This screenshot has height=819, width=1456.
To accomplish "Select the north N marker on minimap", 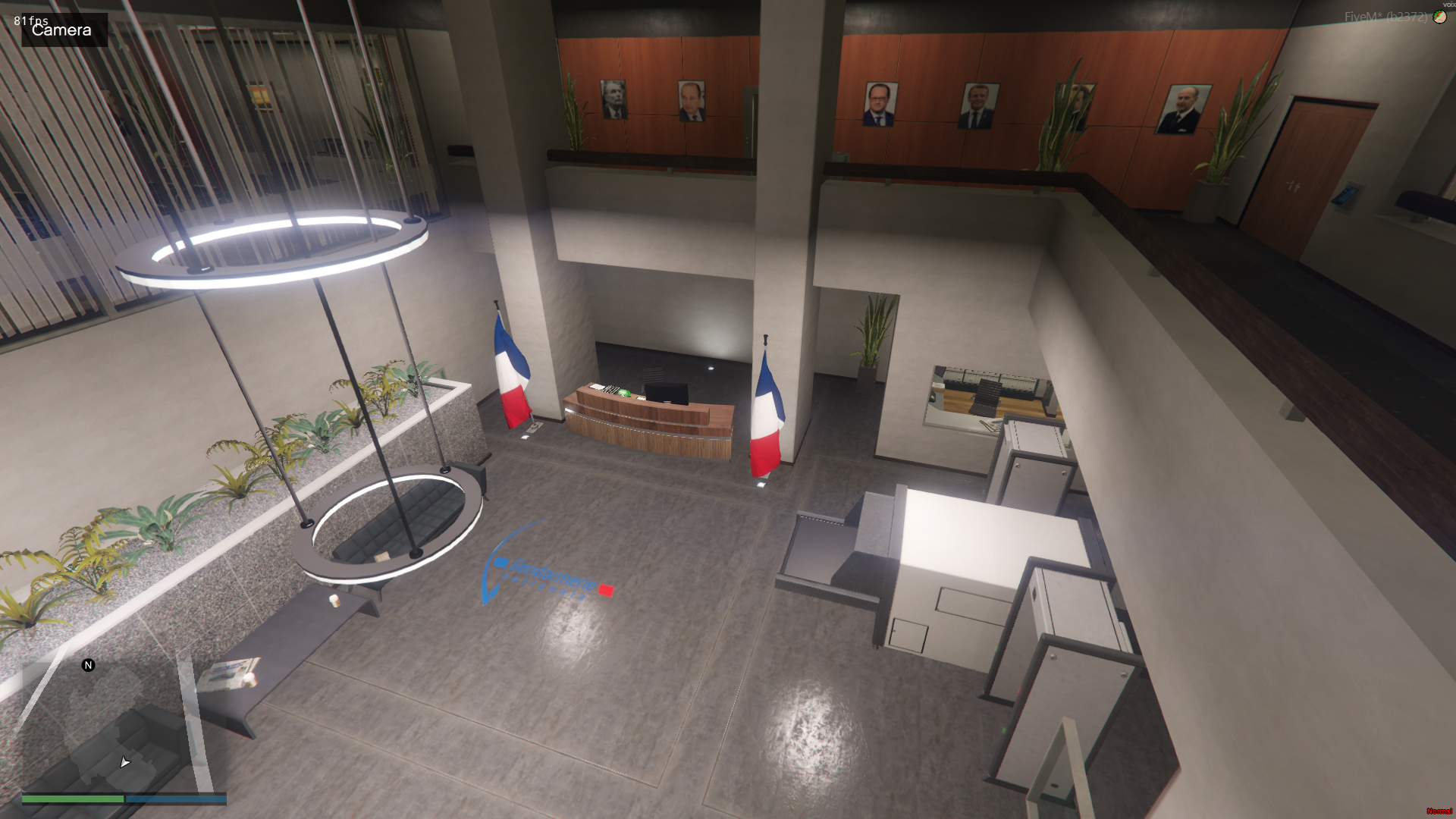I will tap(88, 665).
